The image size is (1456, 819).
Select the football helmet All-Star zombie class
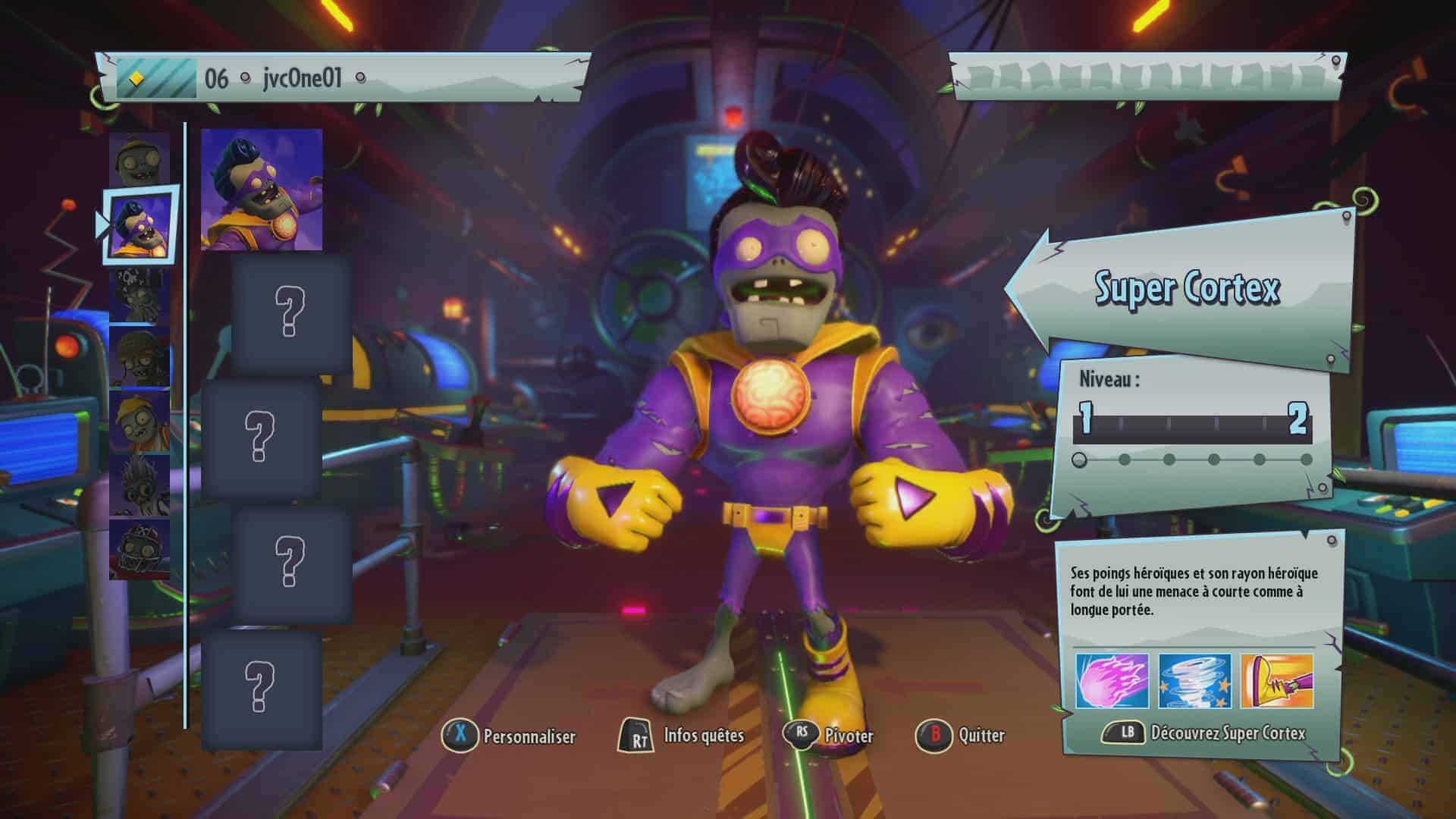pyautogui.click(x=139, y=549)
